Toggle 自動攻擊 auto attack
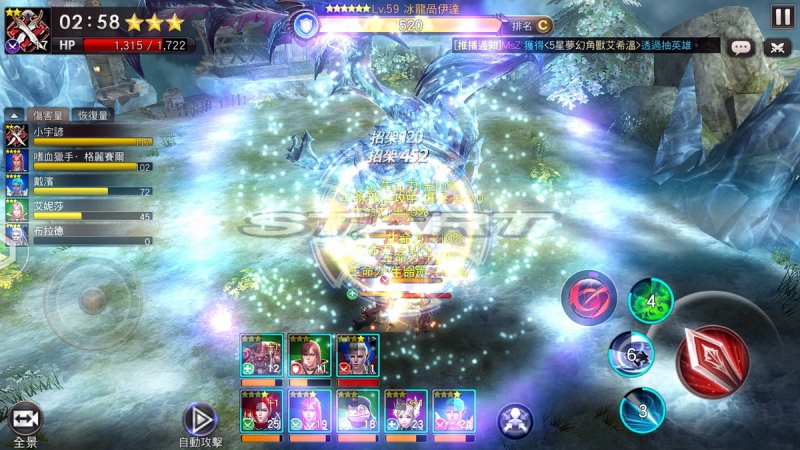This screenshot has height=450, width=800. (201, 419)
